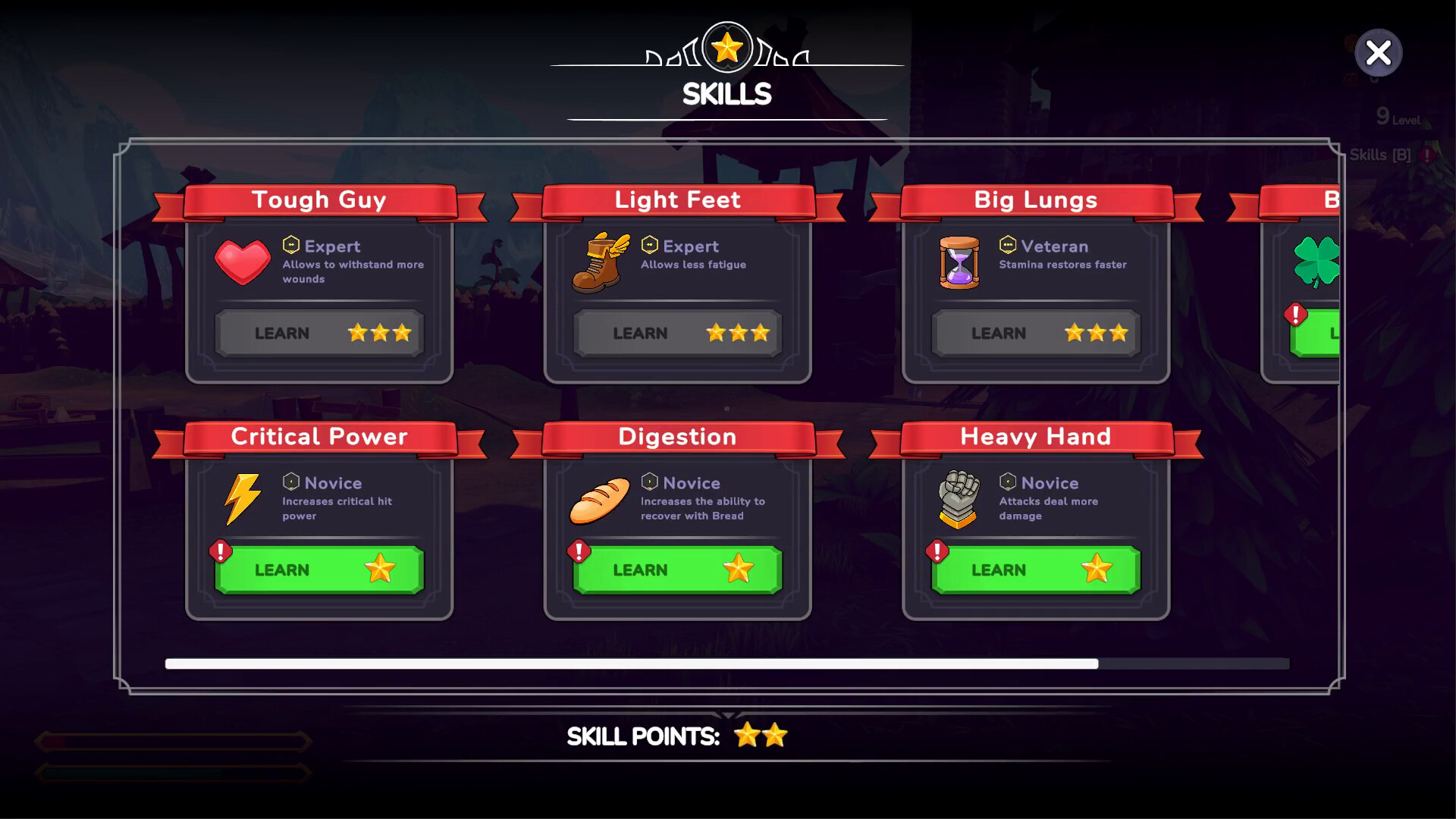Click the exclamation badge on Heavy Hand's Learn button
Viewport: 1456px width, 819px height.
point(936,550)
